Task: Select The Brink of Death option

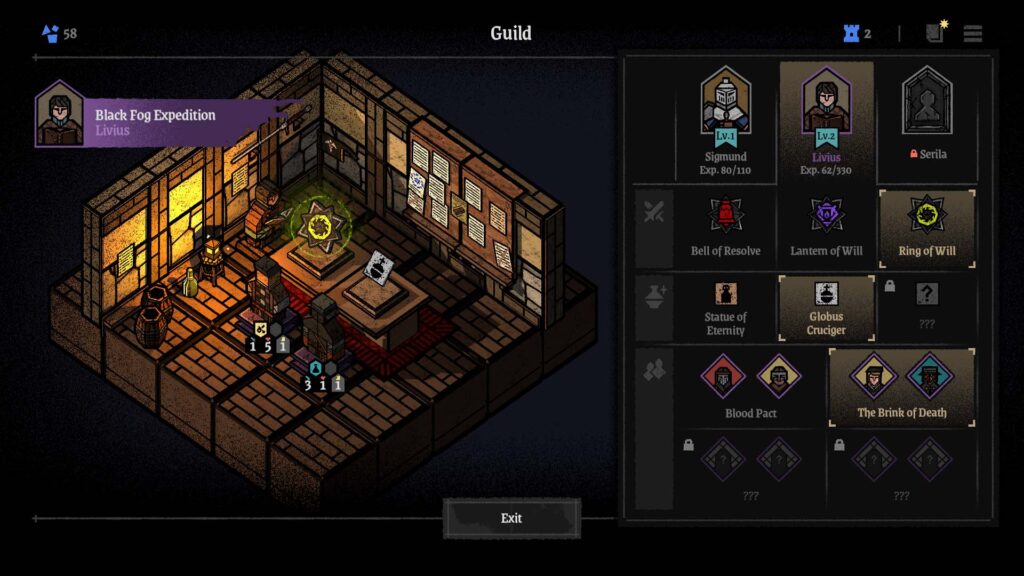Action: pos(901,387)
